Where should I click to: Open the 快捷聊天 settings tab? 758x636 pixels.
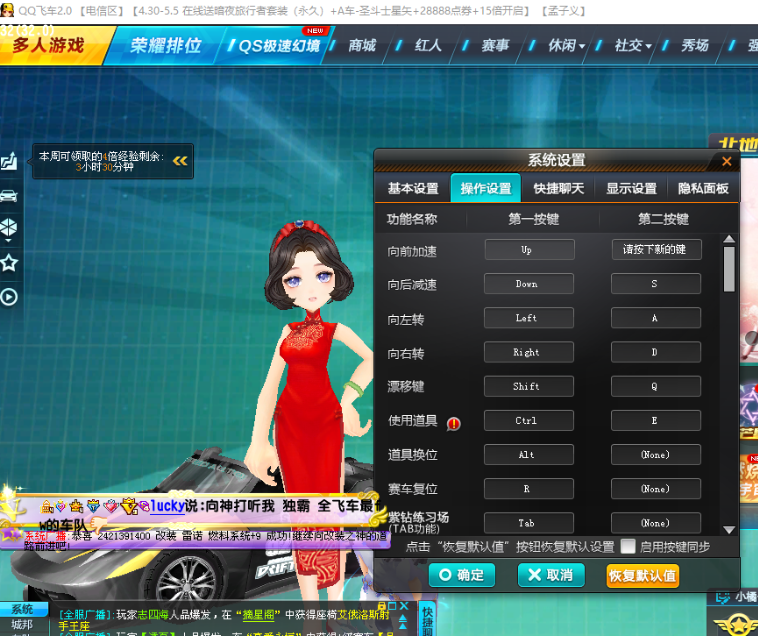click(559, 188)
